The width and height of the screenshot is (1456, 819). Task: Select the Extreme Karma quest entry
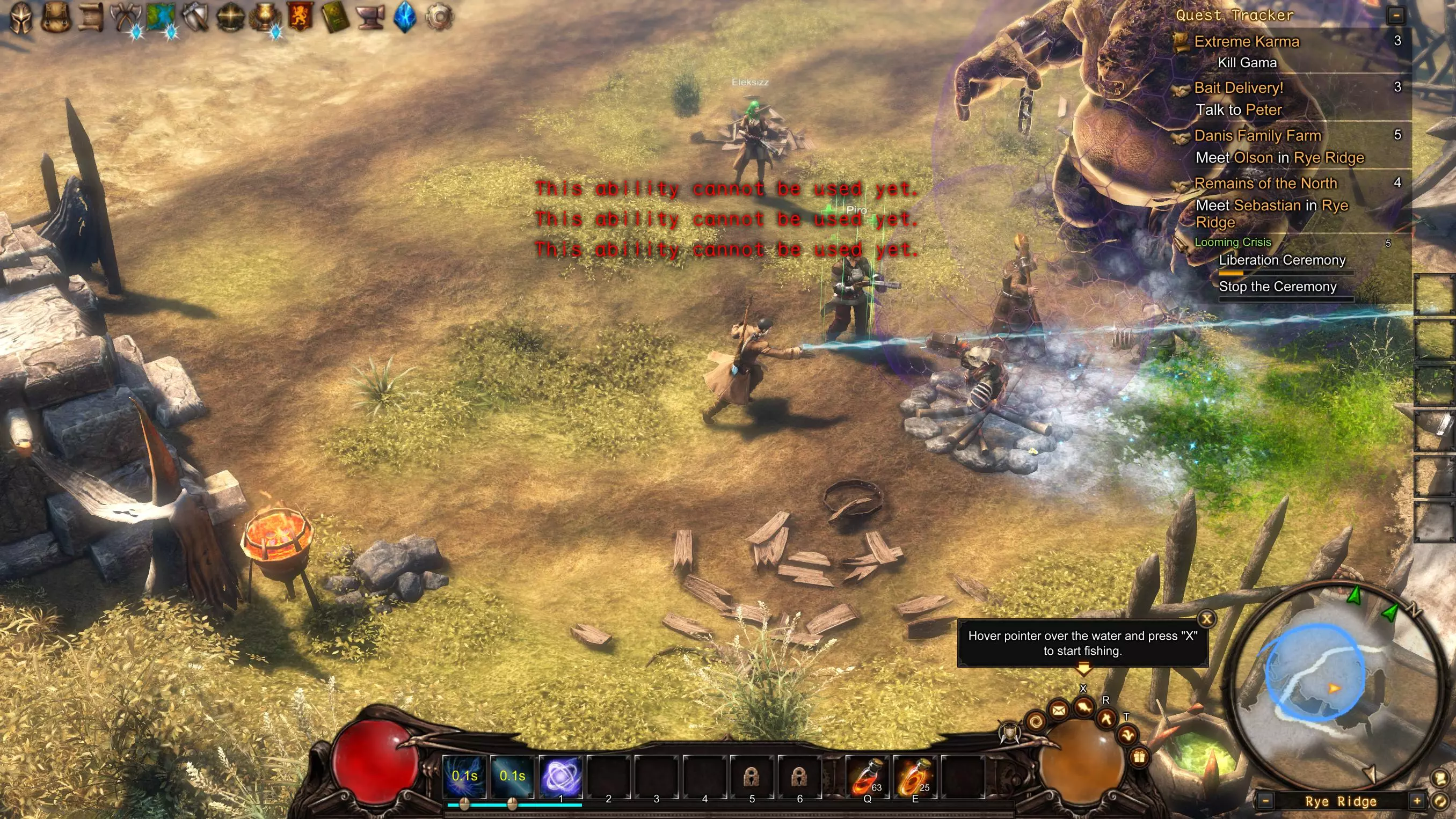(1246, 41)
